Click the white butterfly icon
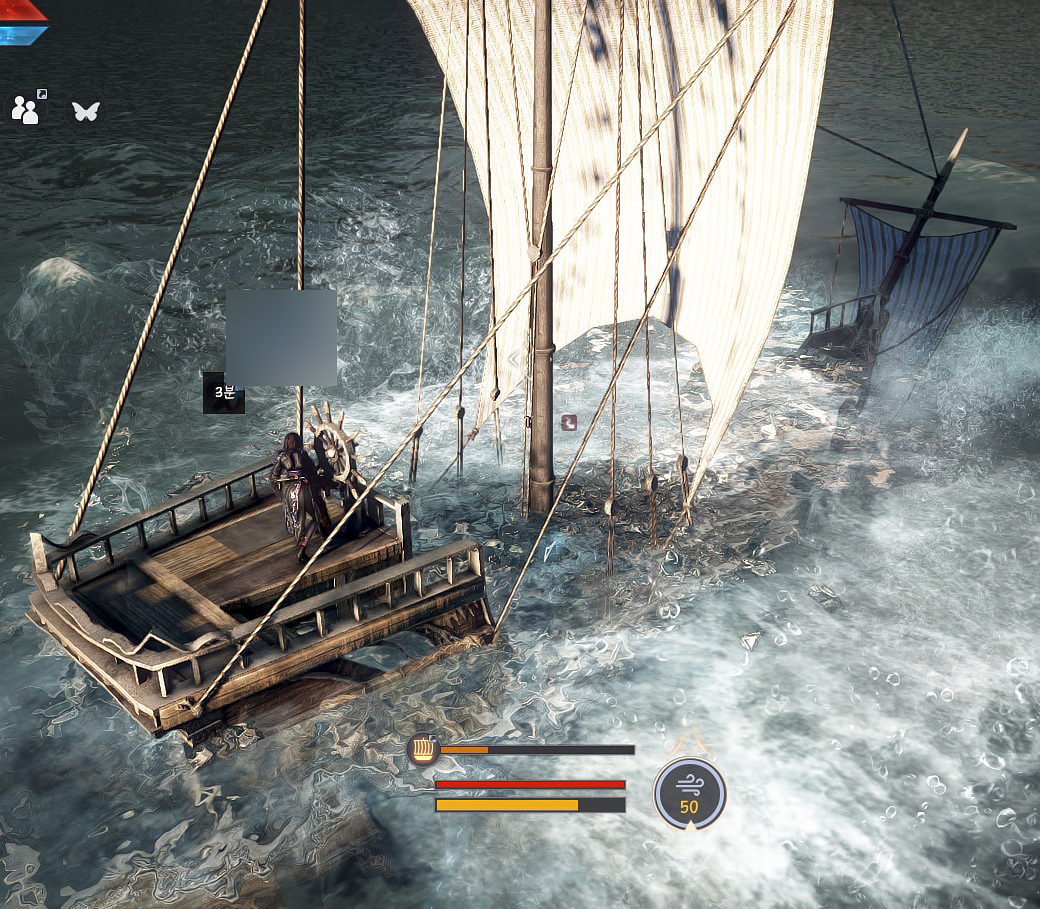The height and width of the screenshot is (909, 1040). point(86,110)
